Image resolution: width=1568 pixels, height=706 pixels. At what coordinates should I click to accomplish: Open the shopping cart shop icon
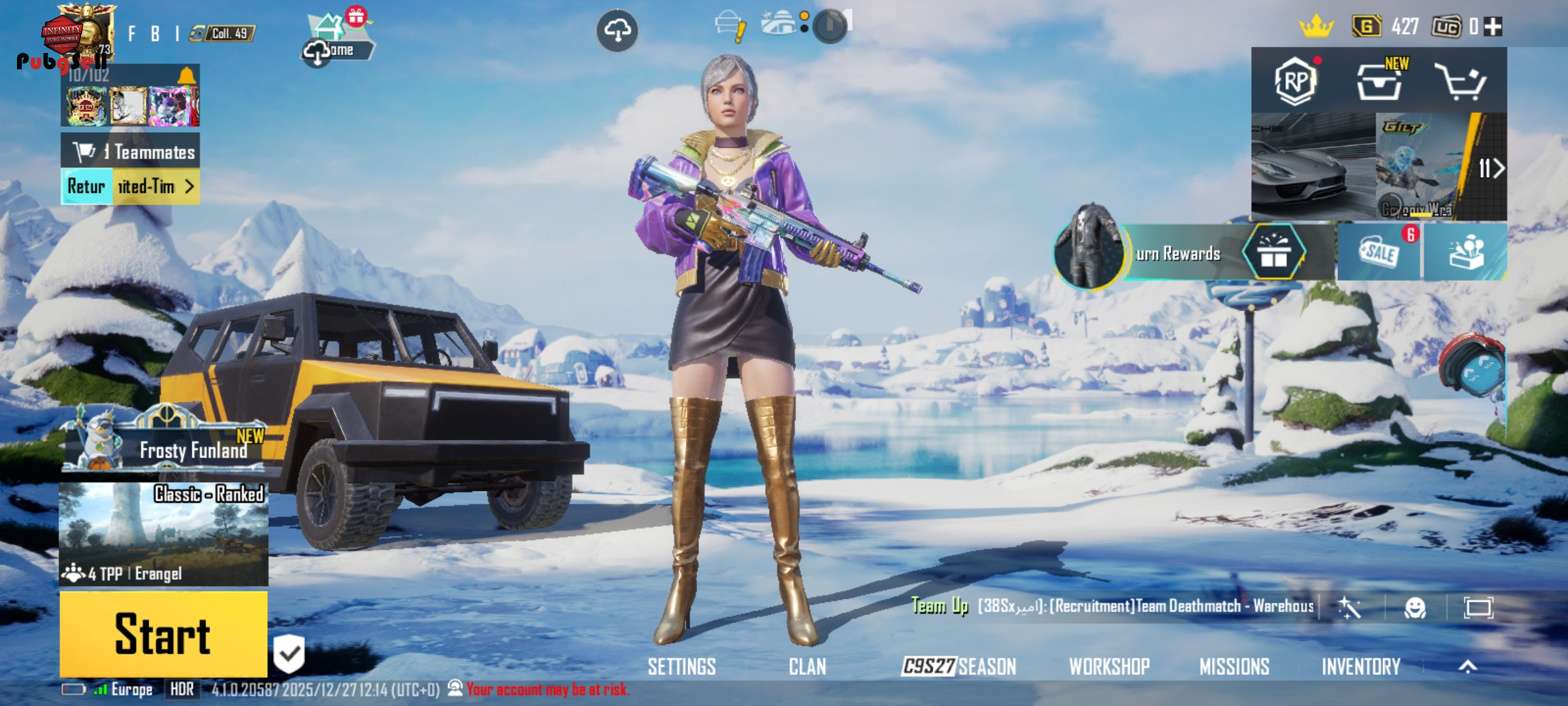click(x=1460, y=82)
